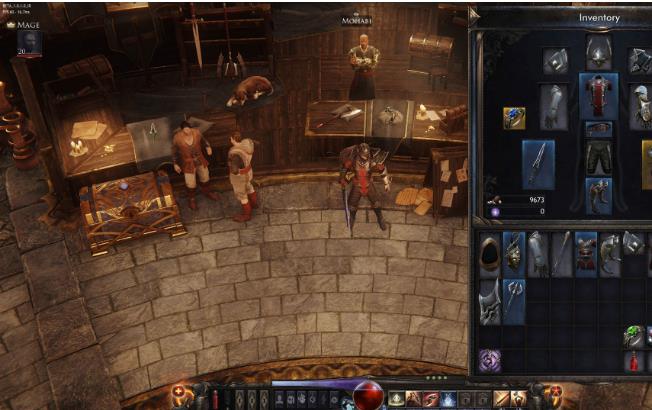
Task: Click the equipped sword weapon slot
Action: [x=538, y=163]
